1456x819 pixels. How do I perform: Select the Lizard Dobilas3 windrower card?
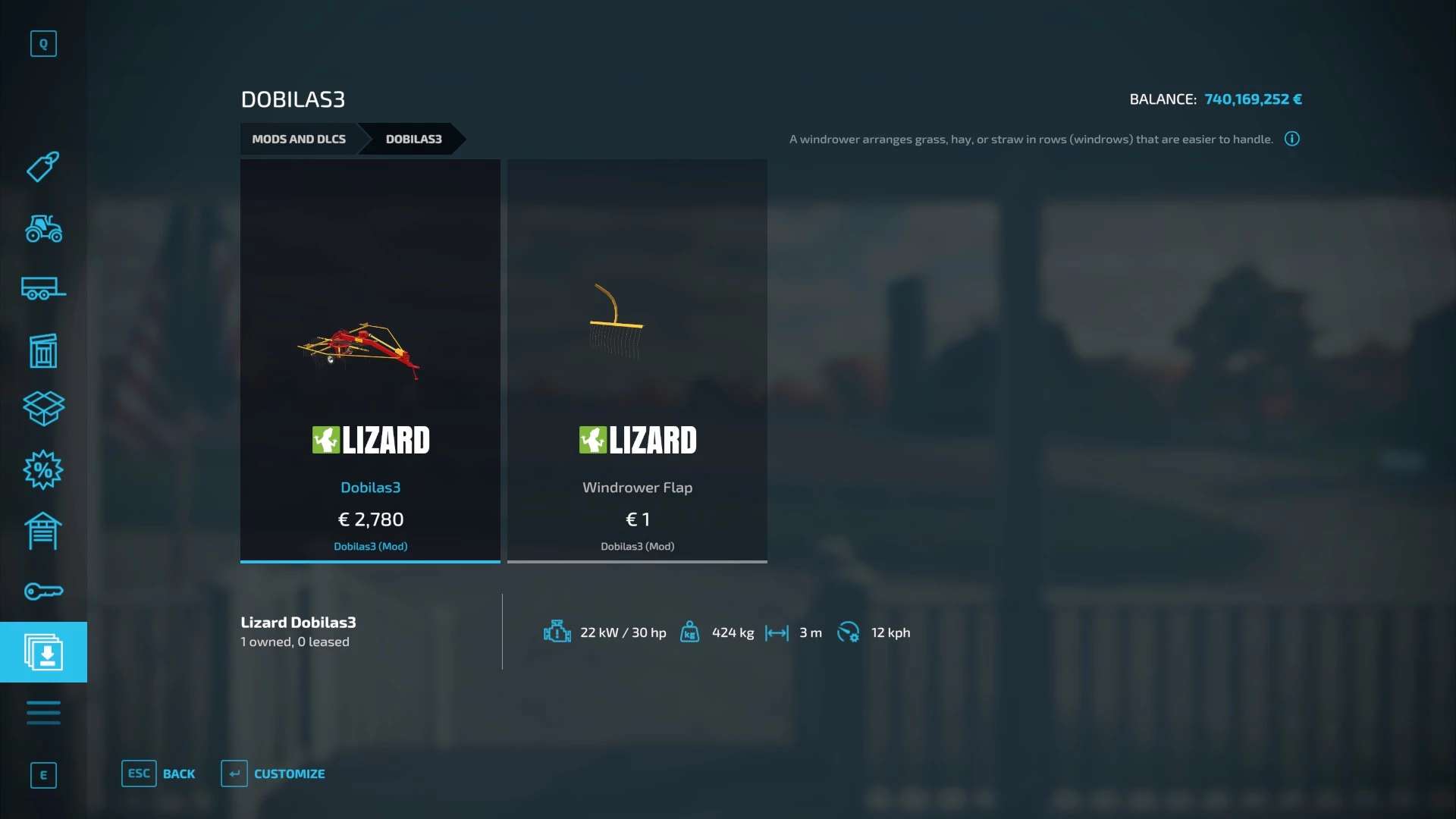point(370,360)
